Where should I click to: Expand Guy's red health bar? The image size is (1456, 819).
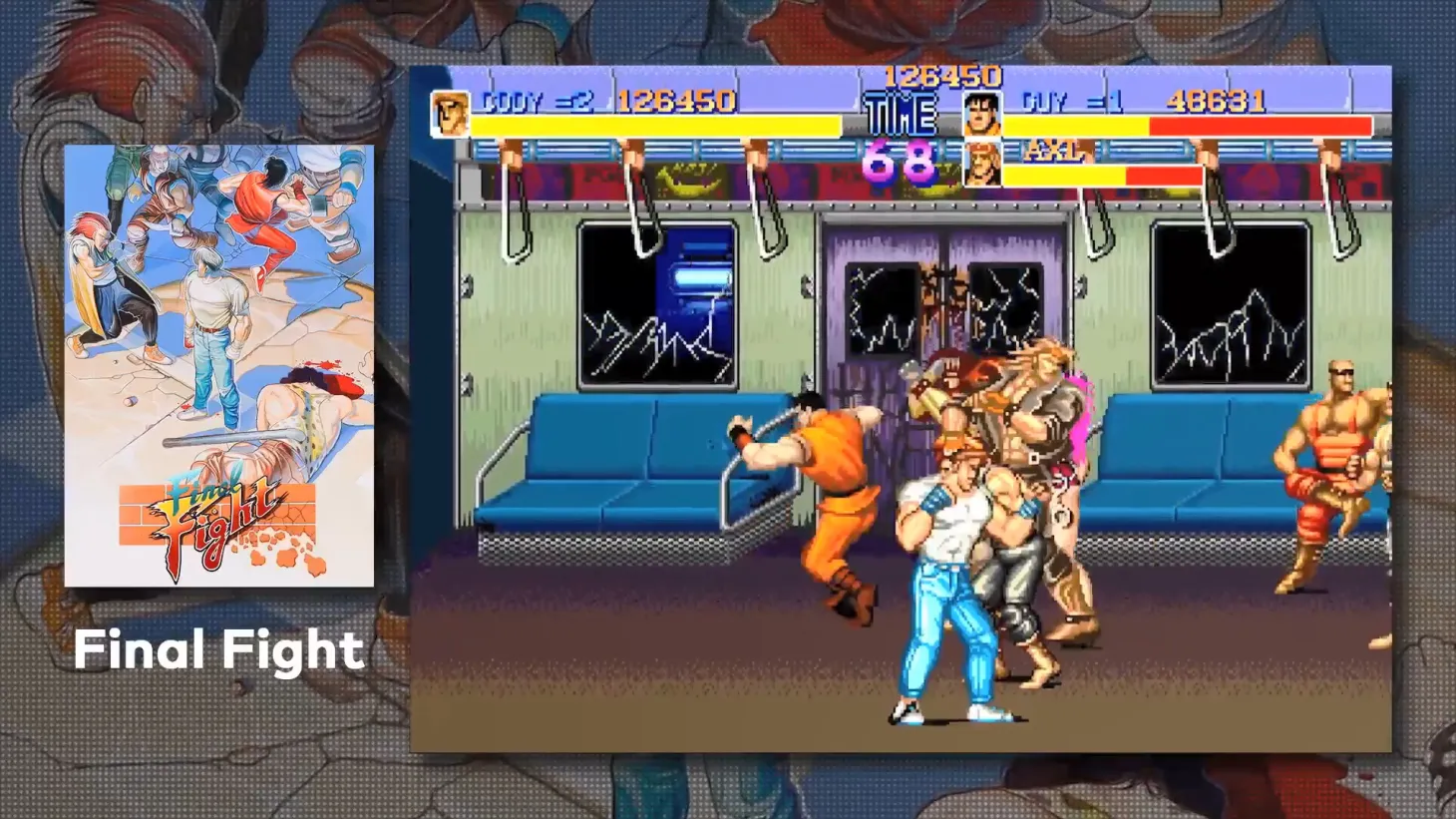[1257, 127]
